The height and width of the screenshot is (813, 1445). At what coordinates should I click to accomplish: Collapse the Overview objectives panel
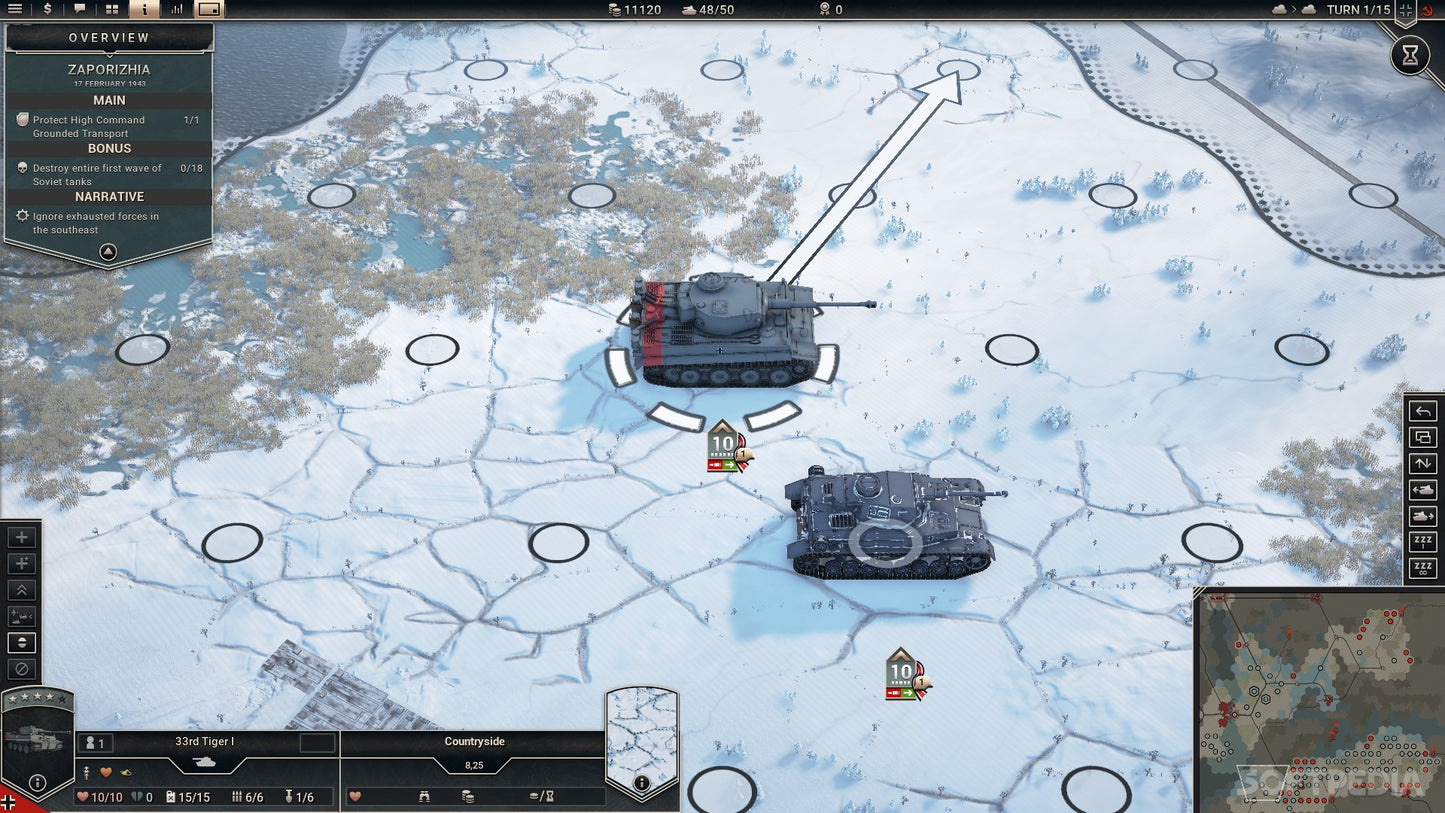[108, 252]
